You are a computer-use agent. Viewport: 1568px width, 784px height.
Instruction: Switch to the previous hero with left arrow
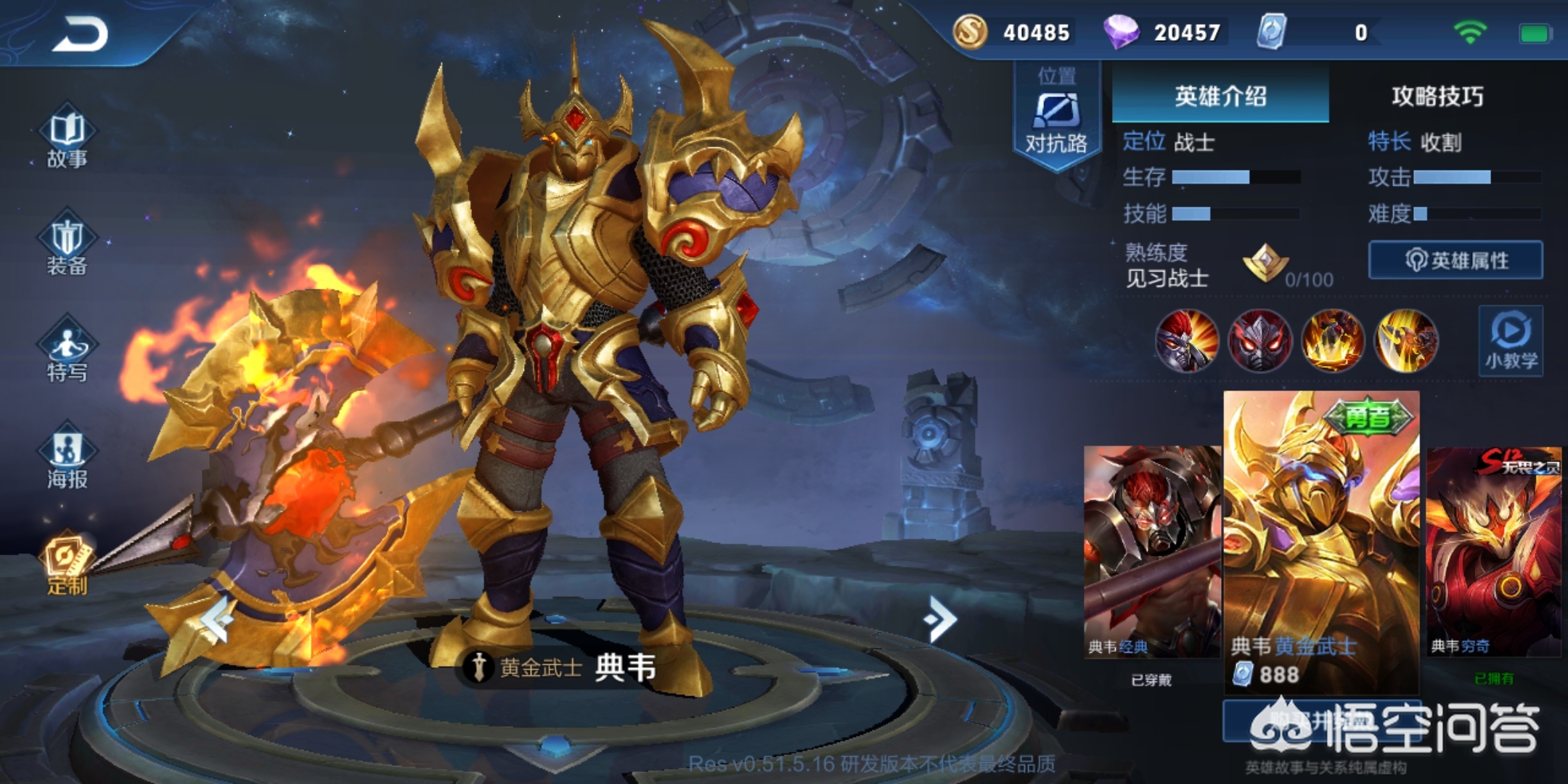217,618
